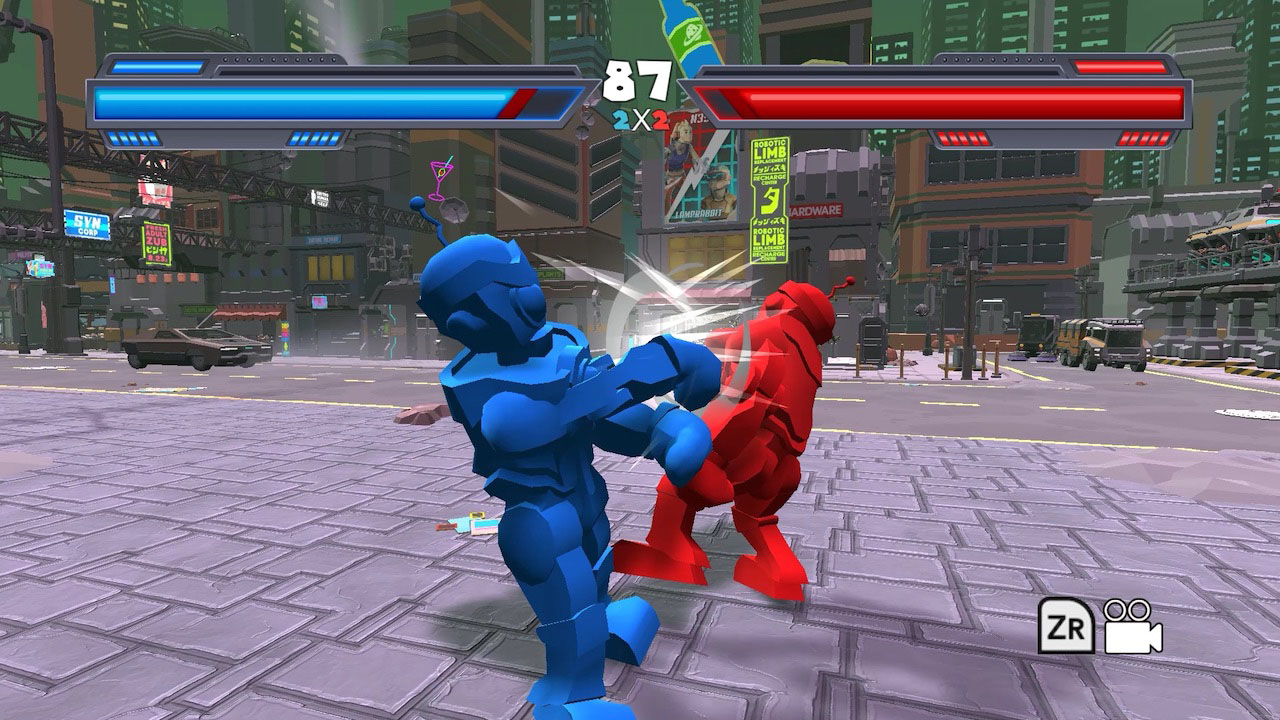This screenshot has width=1280, height=720.
Task: Click the 2 X 2 round counter
Action: pos(642,120)
